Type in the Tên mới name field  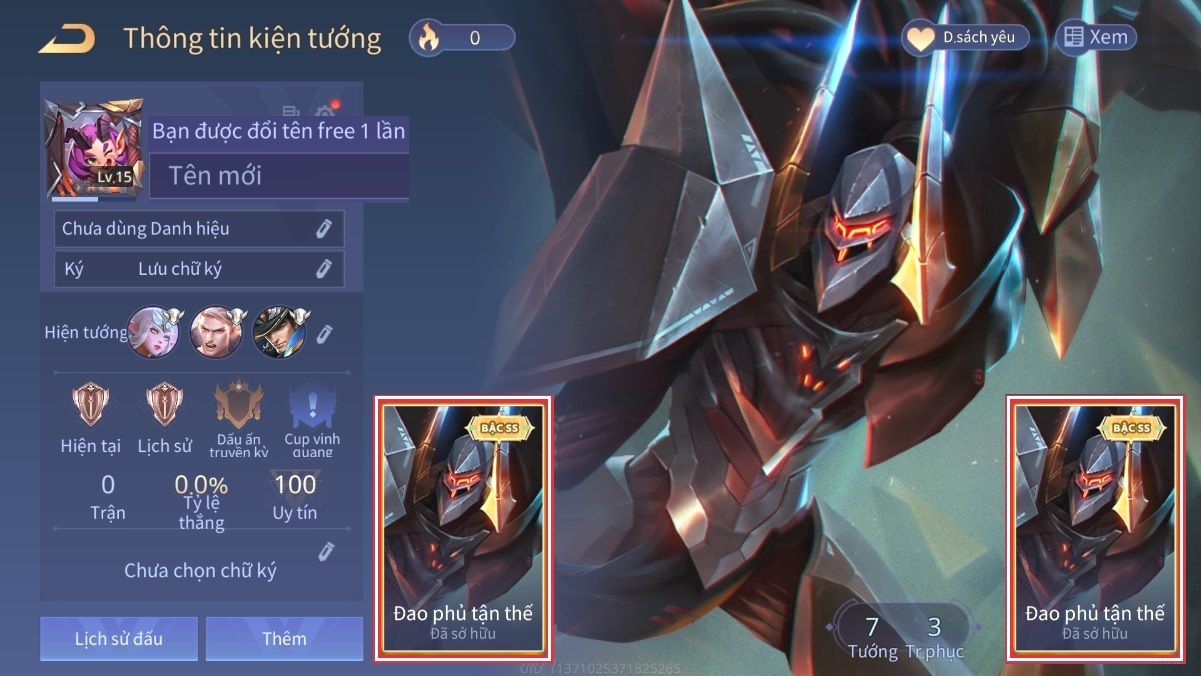tap(279, 176)
